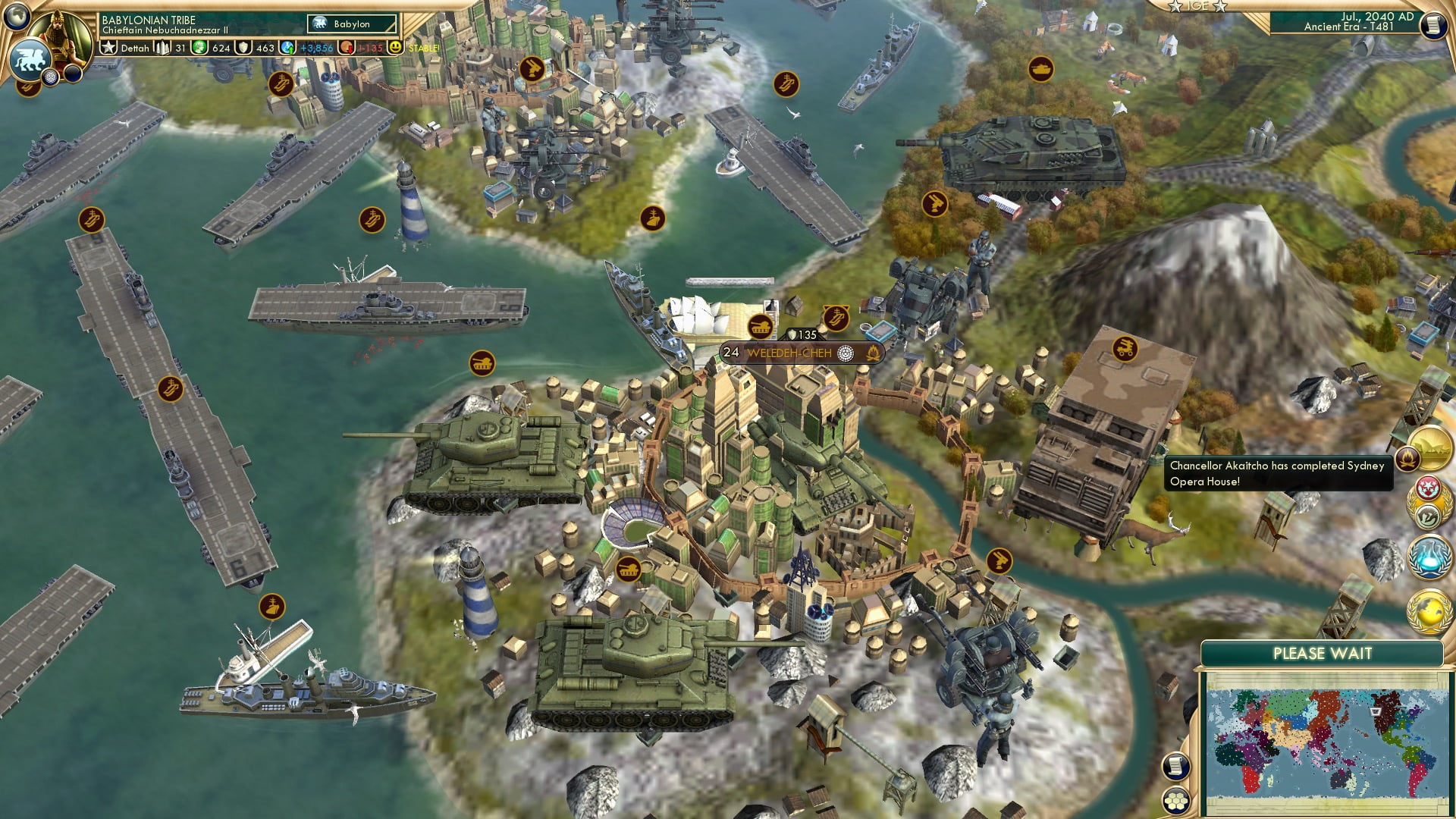Expand the Dettah city list star
The image size is (1456, 819).
[x=108, y=47]
